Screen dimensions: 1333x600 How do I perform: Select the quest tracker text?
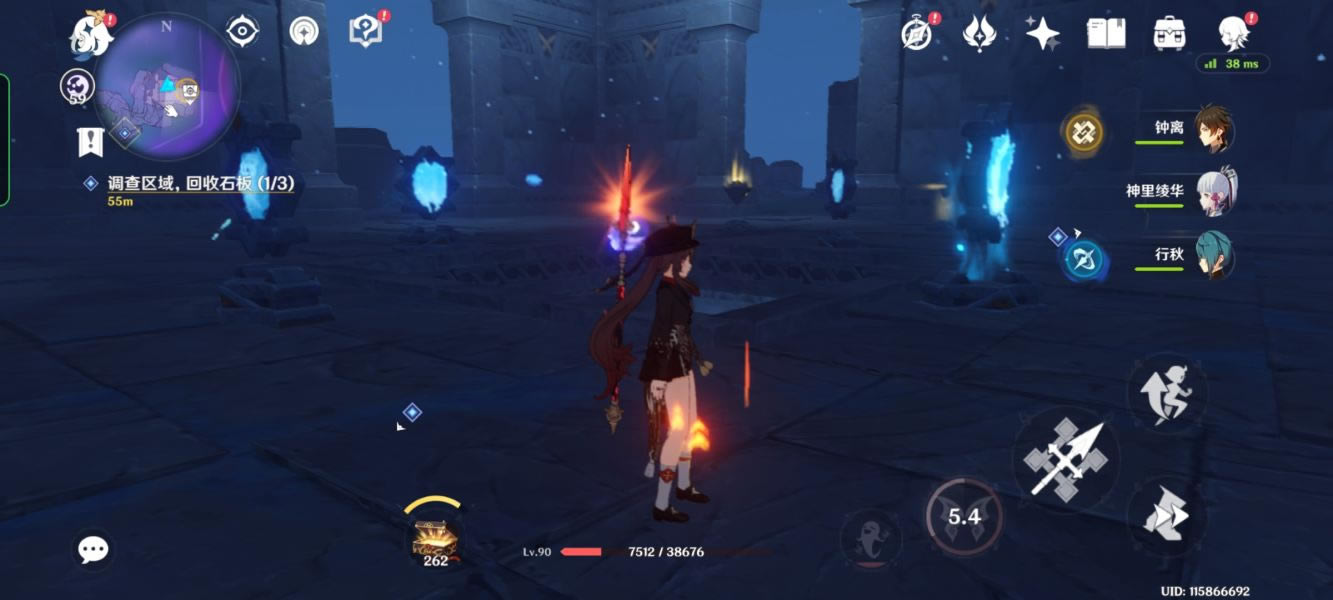[200, 184]
